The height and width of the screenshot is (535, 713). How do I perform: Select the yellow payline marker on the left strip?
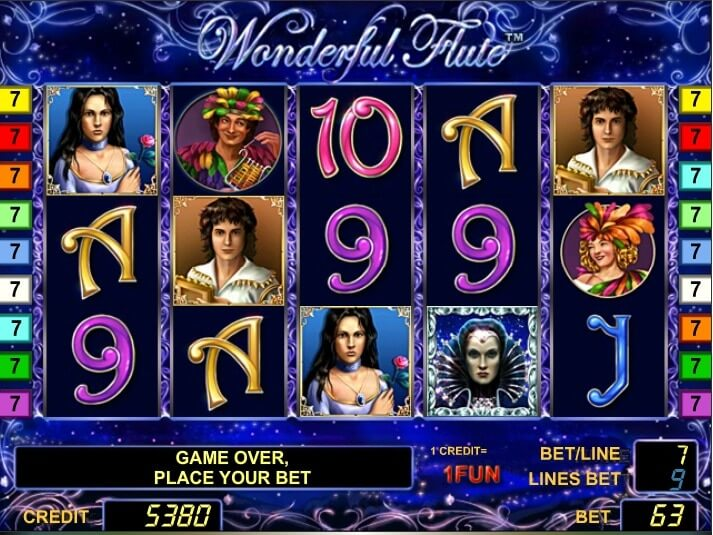(x=17, y=99)
